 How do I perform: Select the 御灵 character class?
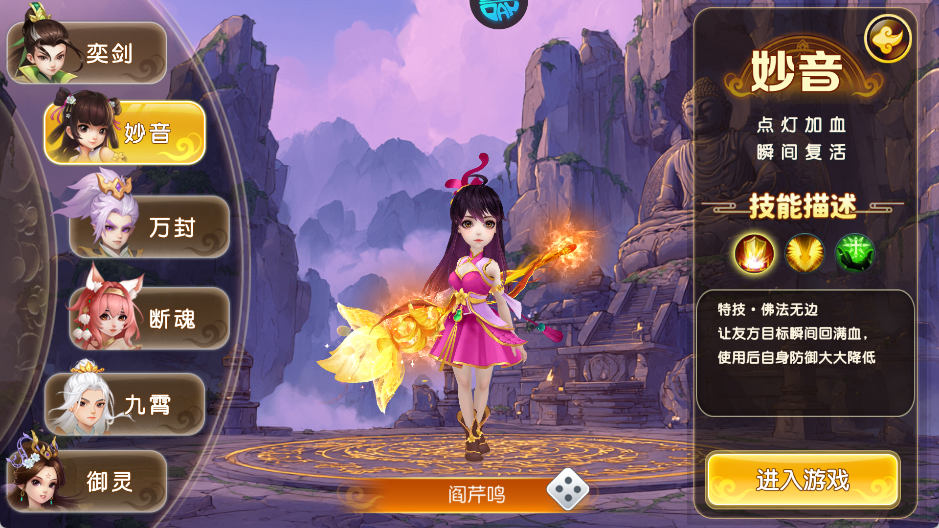(88, 481)
